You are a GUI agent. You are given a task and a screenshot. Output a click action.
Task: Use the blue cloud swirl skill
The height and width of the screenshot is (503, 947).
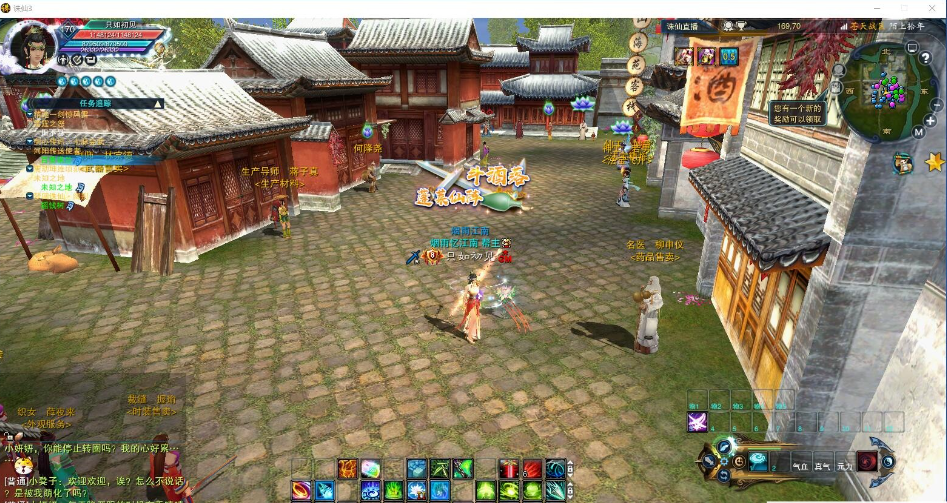[x=758, y=461]
